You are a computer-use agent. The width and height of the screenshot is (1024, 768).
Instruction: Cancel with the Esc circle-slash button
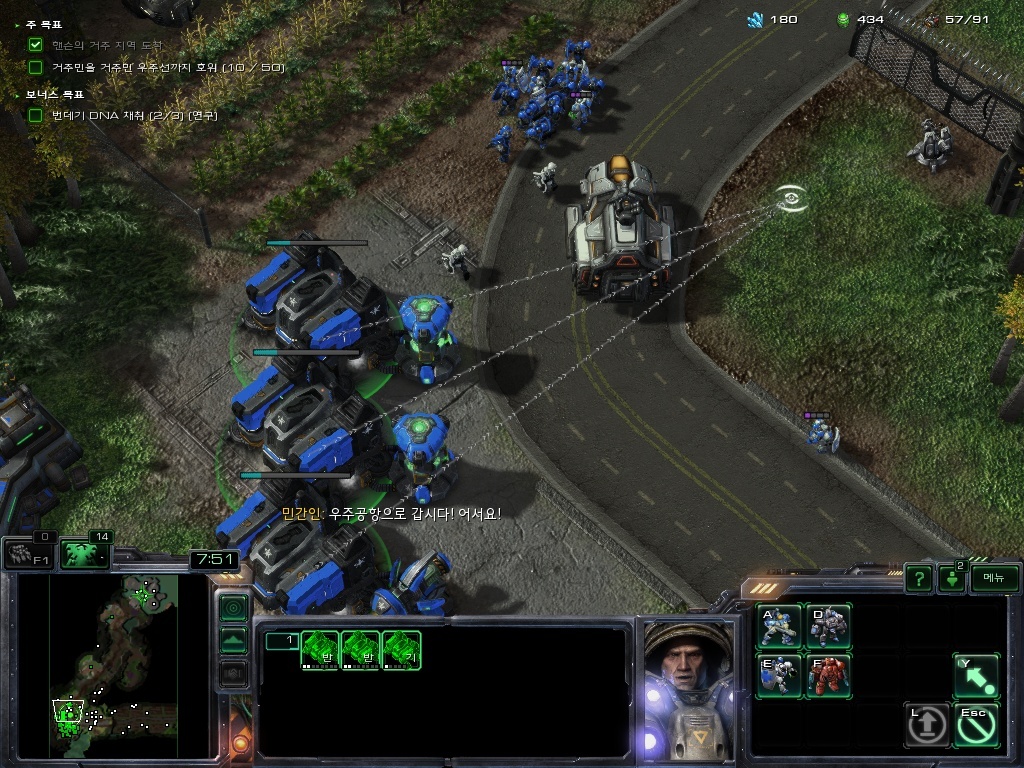976,725
